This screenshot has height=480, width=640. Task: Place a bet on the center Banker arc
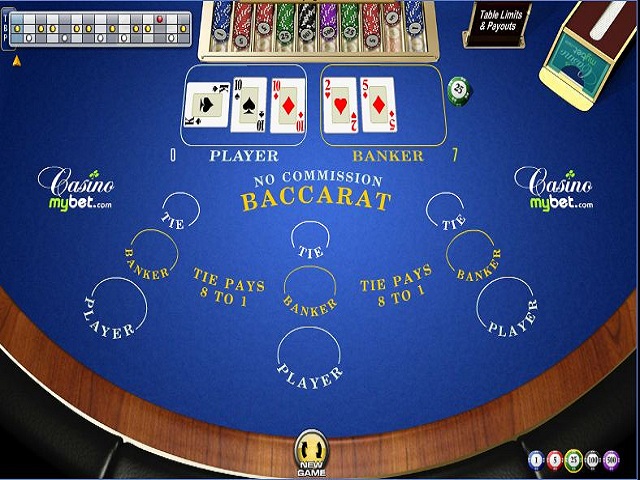[x=310, y=290]
